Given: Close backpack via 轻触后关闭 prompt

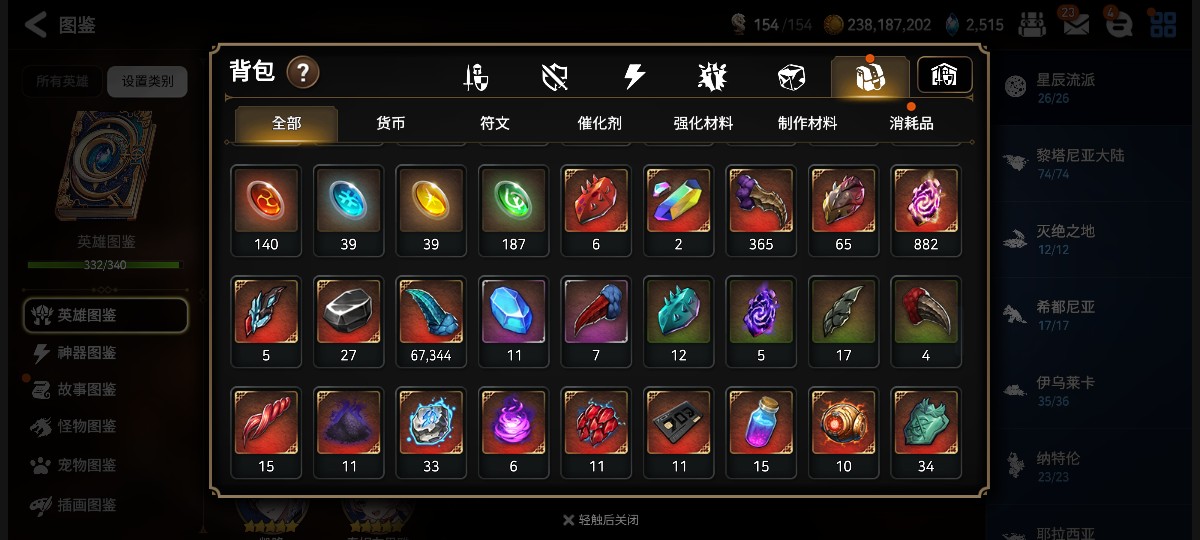Looking at the screenshot, I should (600, 520).
